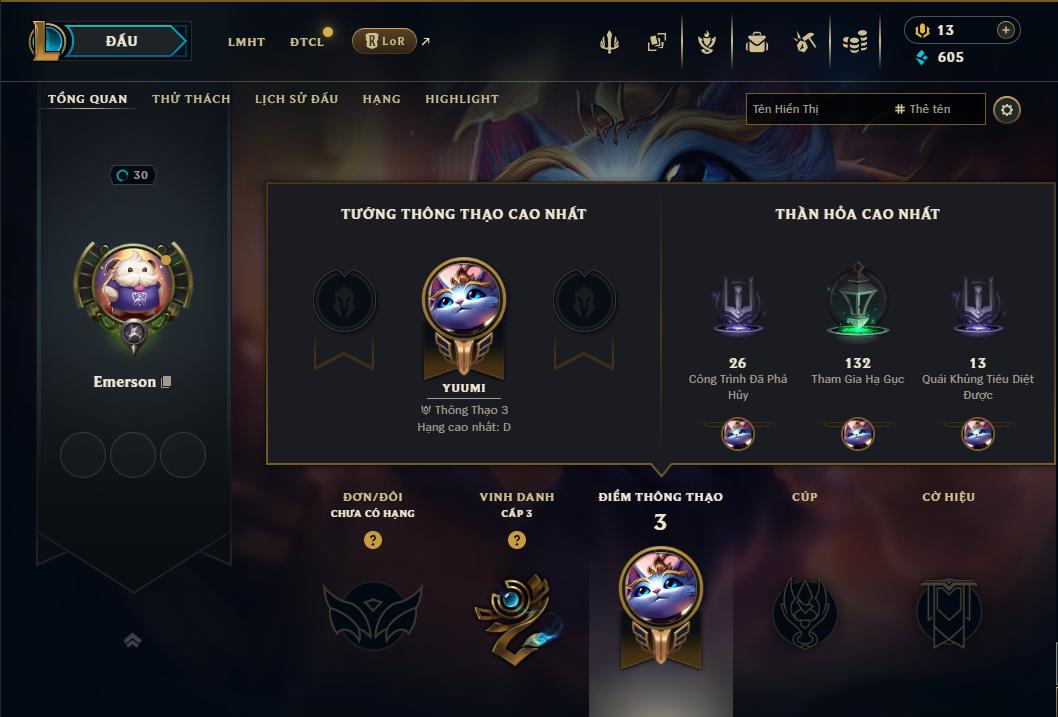The width and height of the screenshot is (1058, 717).
Task: Open the gear settings next to search
Action: pyautogui.click(x=1007, y=109)
